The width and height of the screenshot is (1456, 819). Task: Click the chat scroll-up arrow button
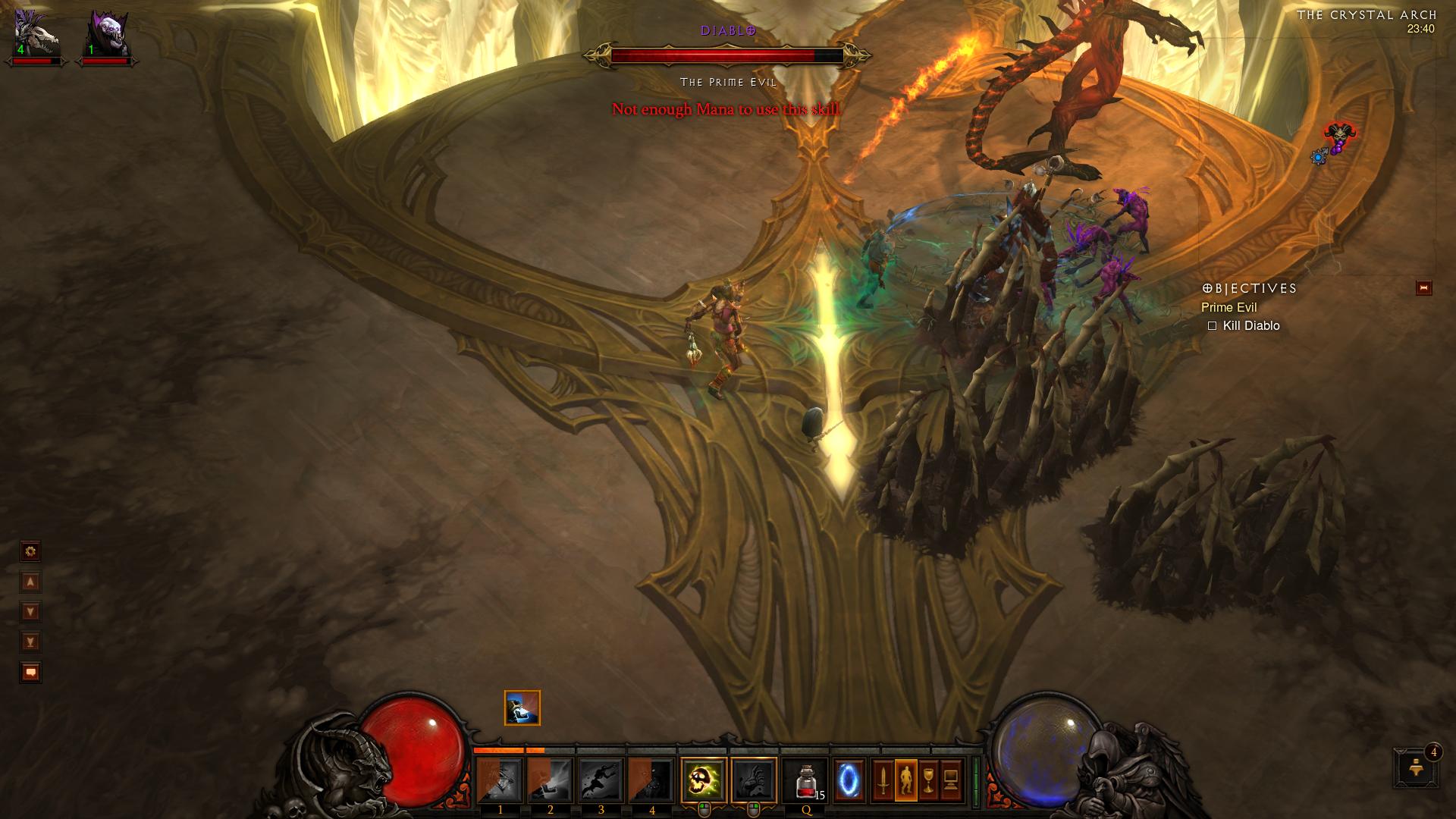click(30, 582)
